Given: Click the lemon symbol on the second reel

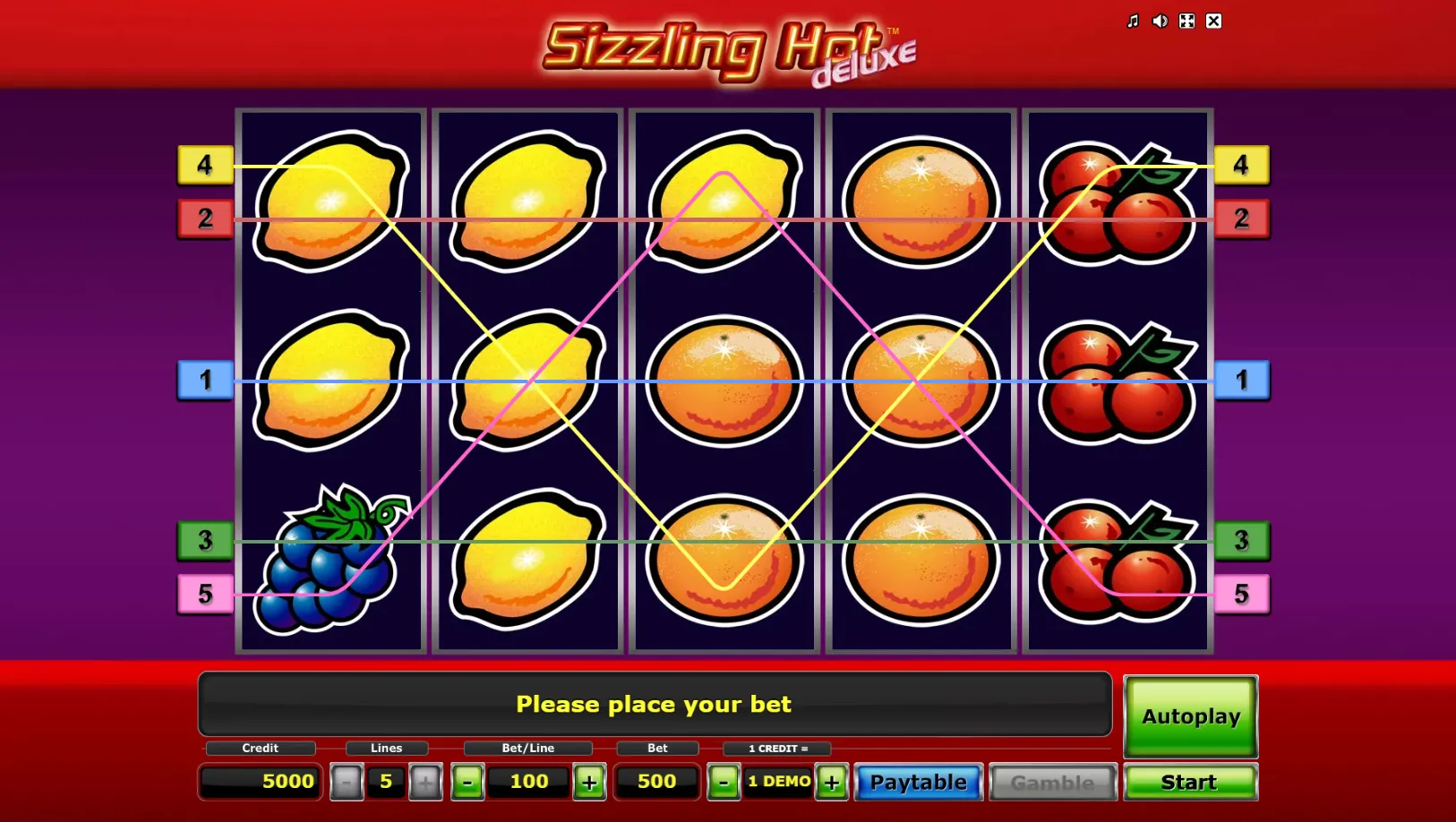Looking at the screenshot, I should pos(527,381).
